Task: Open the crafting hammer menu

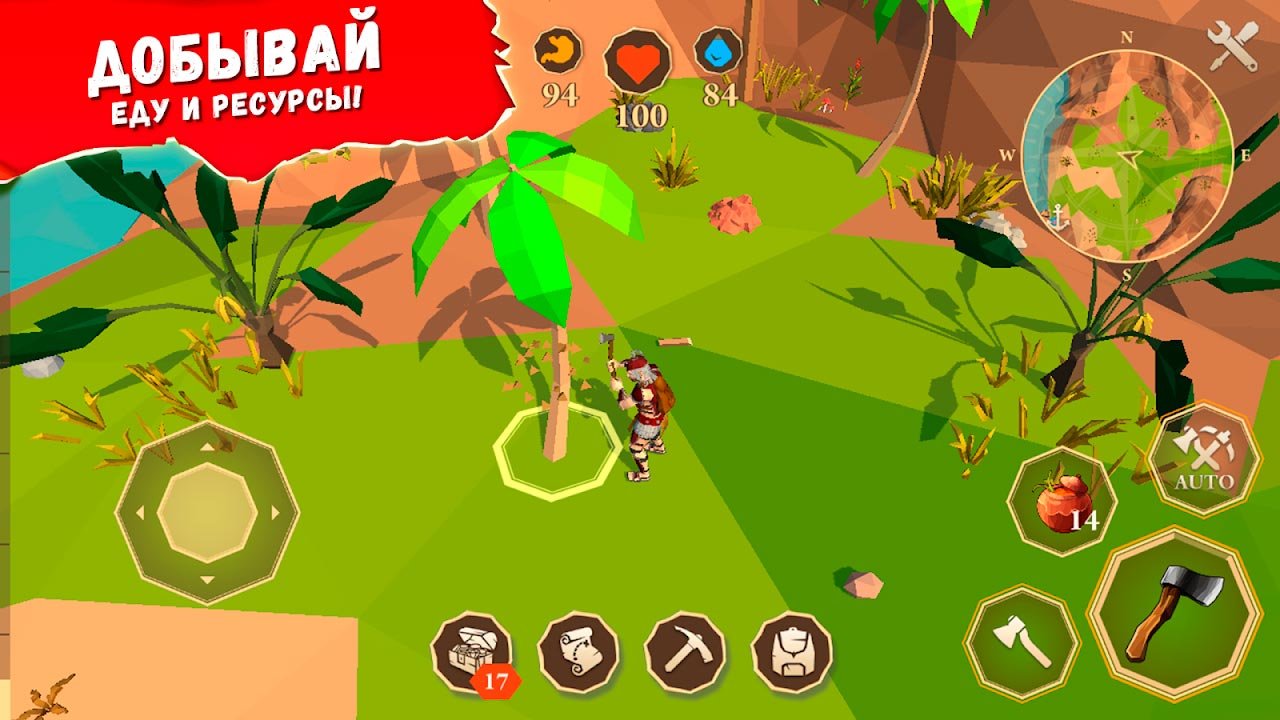Action: (685, 652)
